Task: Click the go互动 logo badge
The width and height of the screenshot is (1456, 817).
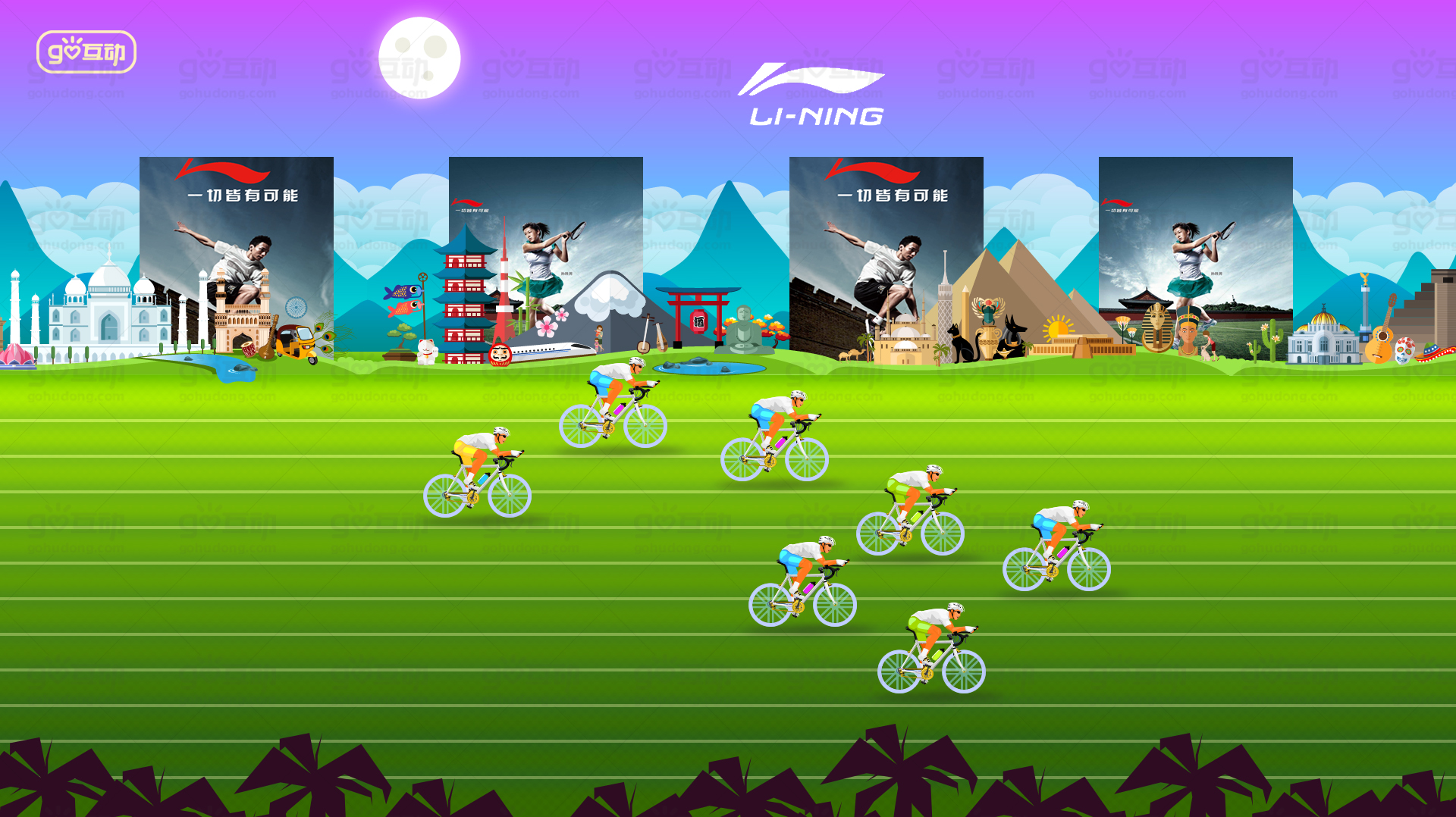Action: click(x=86, y=52)
